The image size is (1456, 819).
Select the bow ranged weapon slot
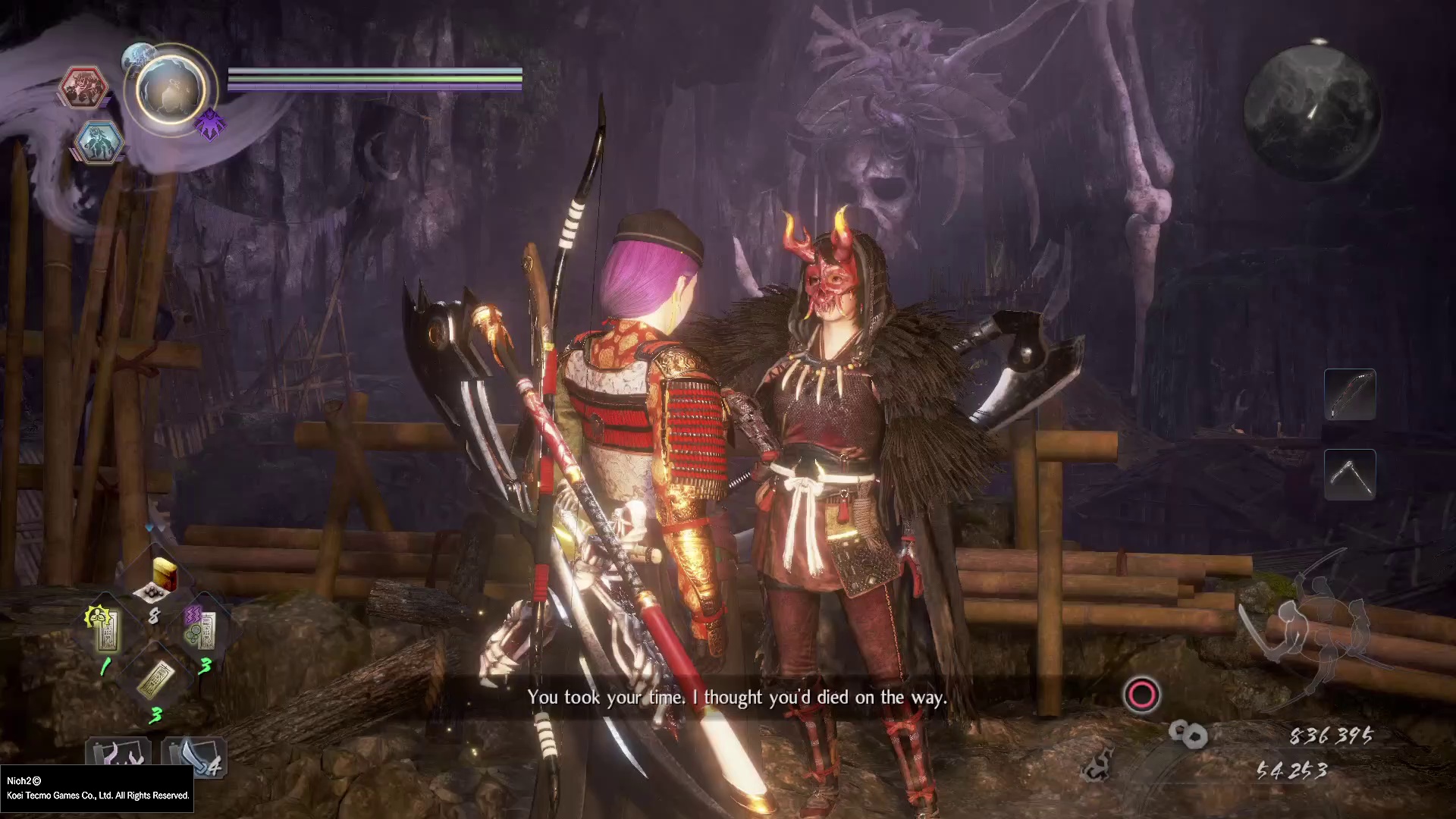coord(1350,394)
